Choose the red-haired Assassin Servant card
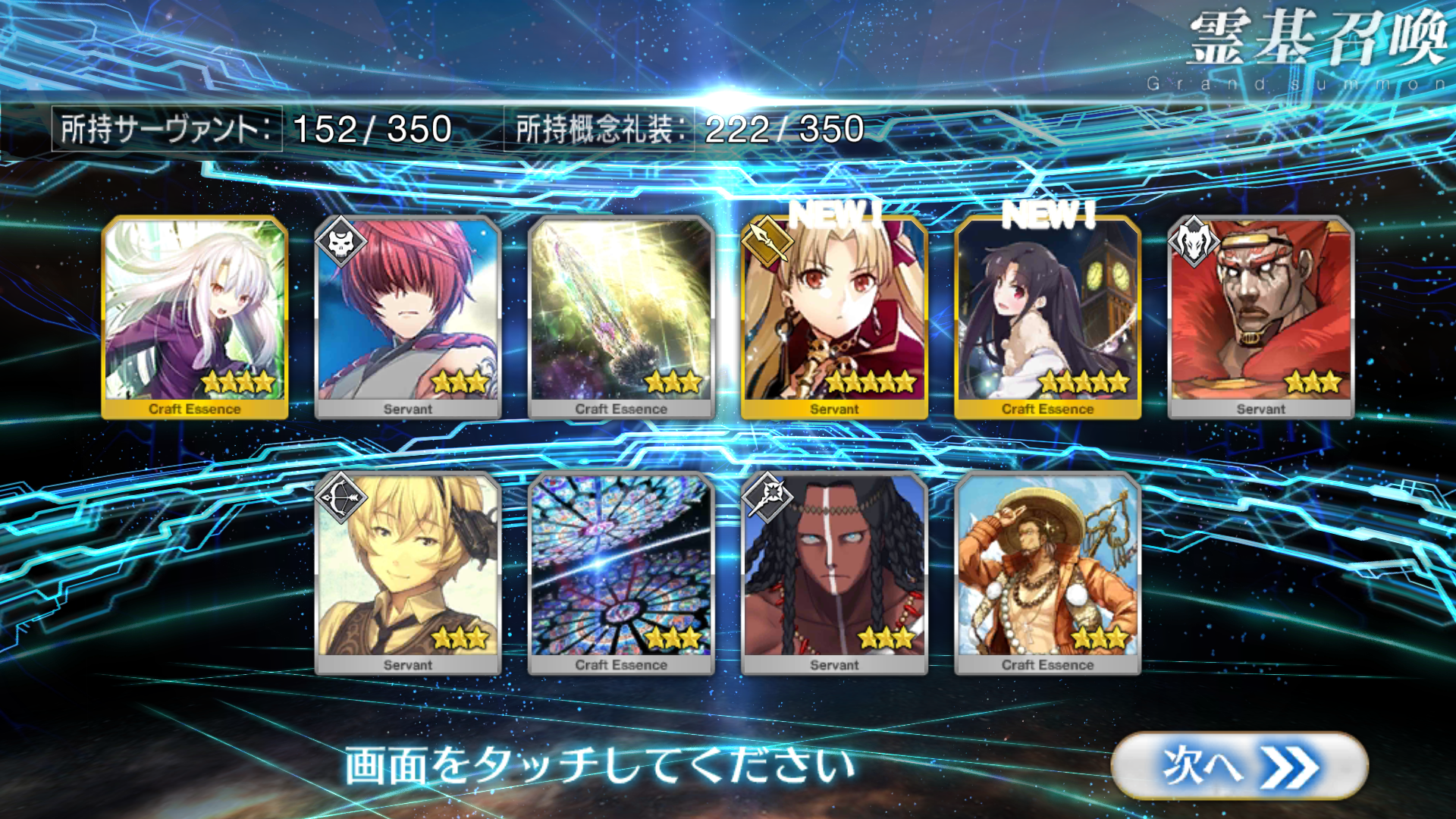 408,317
